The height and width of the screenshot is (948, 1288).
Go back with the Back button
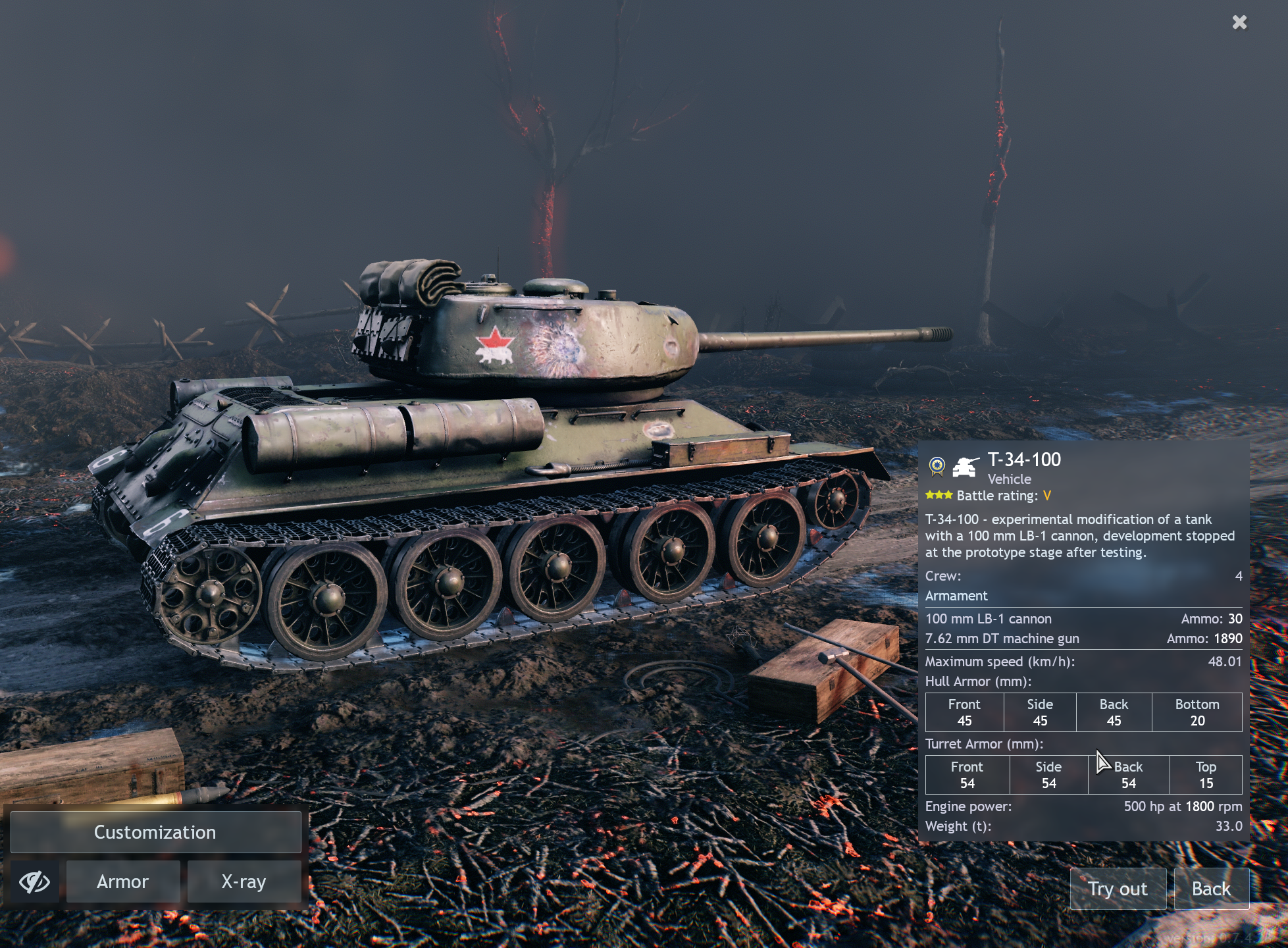(1211, 889)
